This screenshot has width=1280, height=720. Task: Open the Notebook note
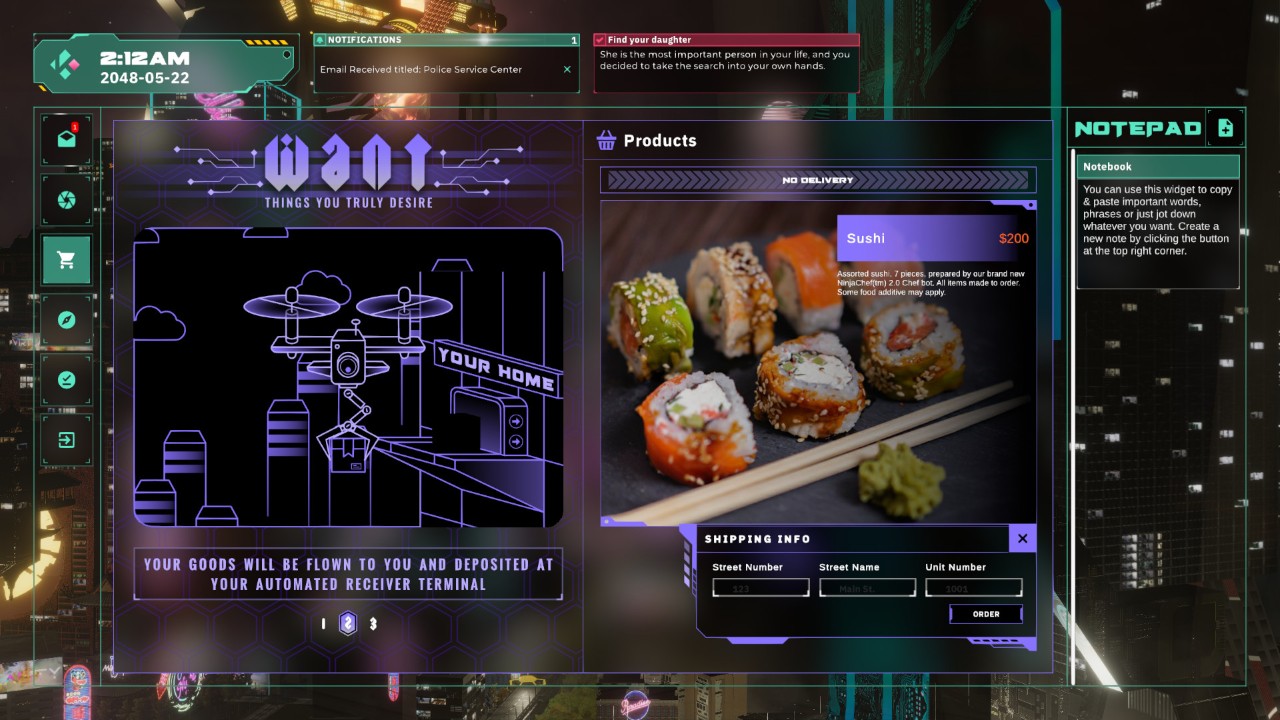click(1157, 167)
